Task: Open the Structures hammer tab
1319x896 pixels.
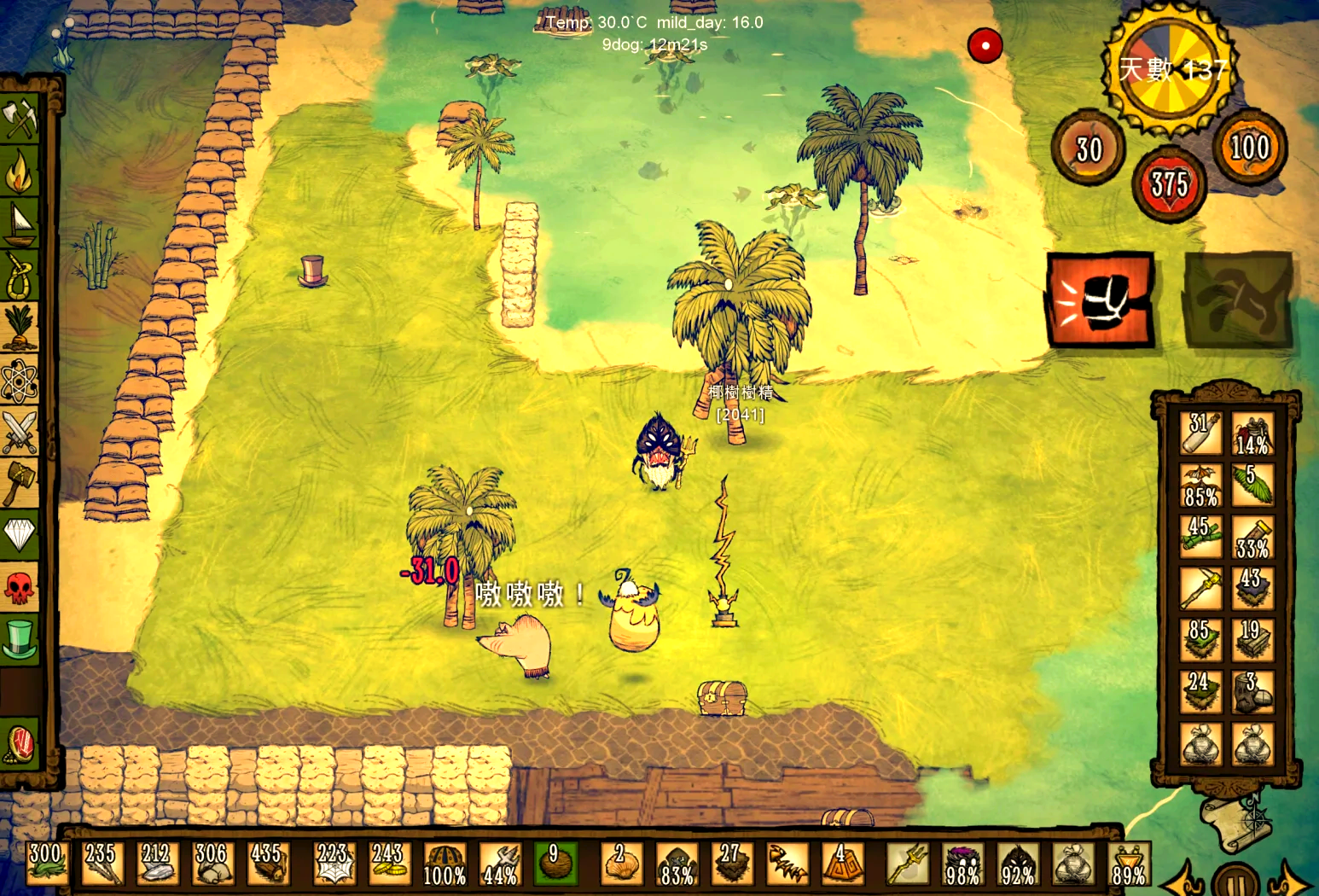Action: tap(20, 483)
